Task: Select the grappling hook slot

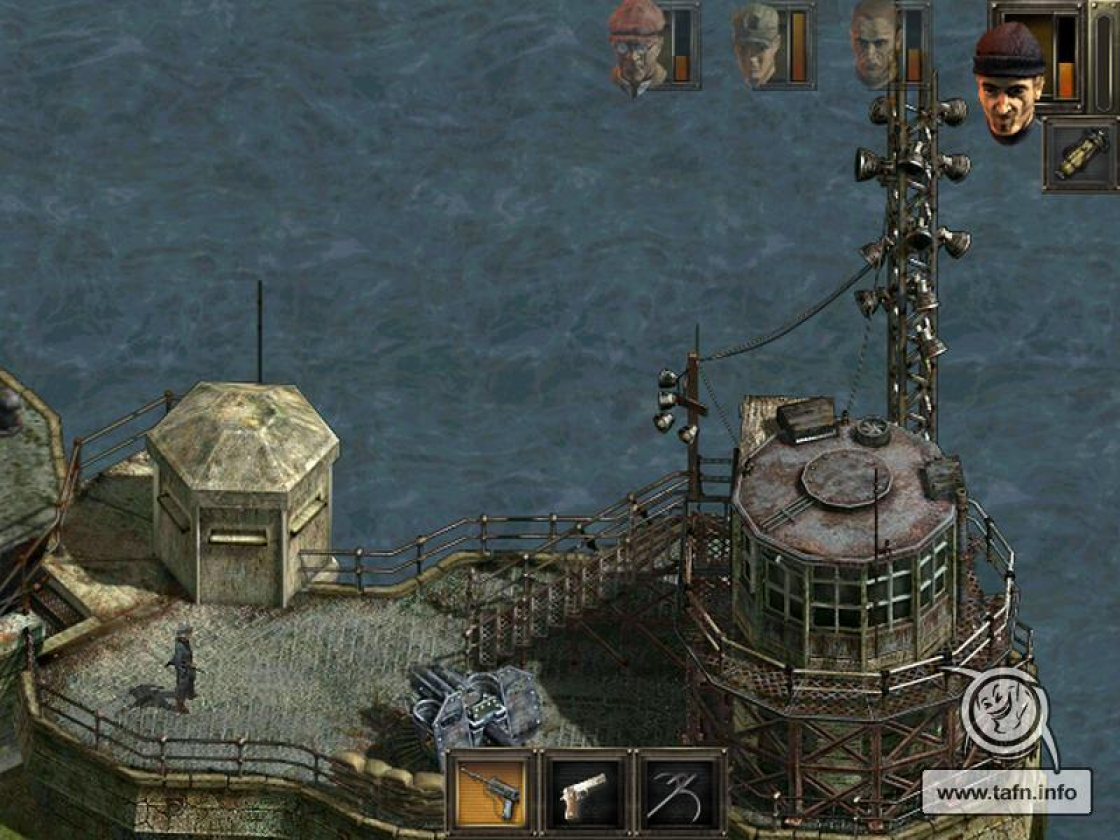Action: point(681,791)
